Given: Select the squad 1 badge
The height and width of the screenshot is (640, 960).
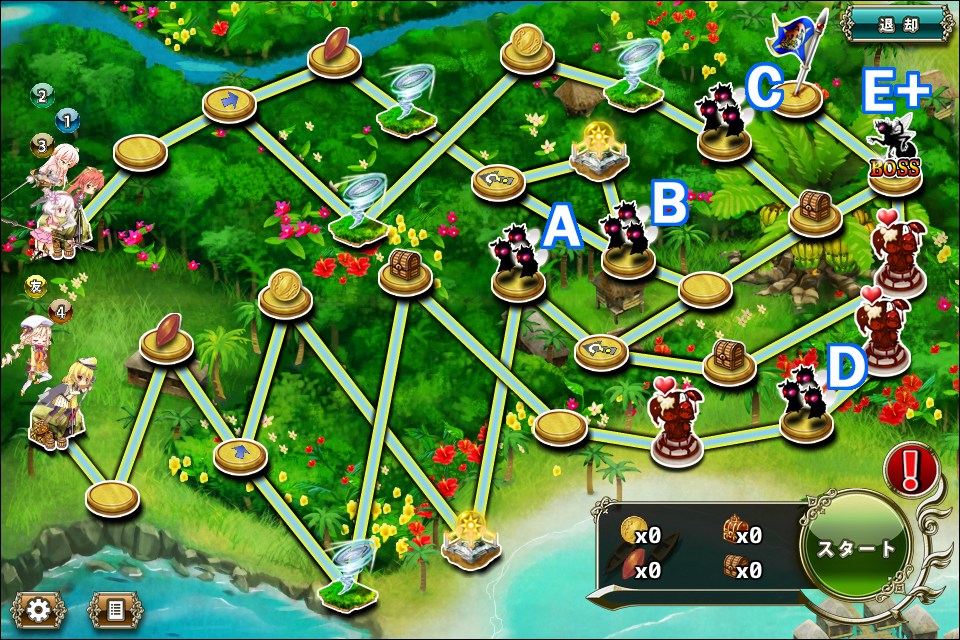Looking at the screenshot, I should point(67,121).
